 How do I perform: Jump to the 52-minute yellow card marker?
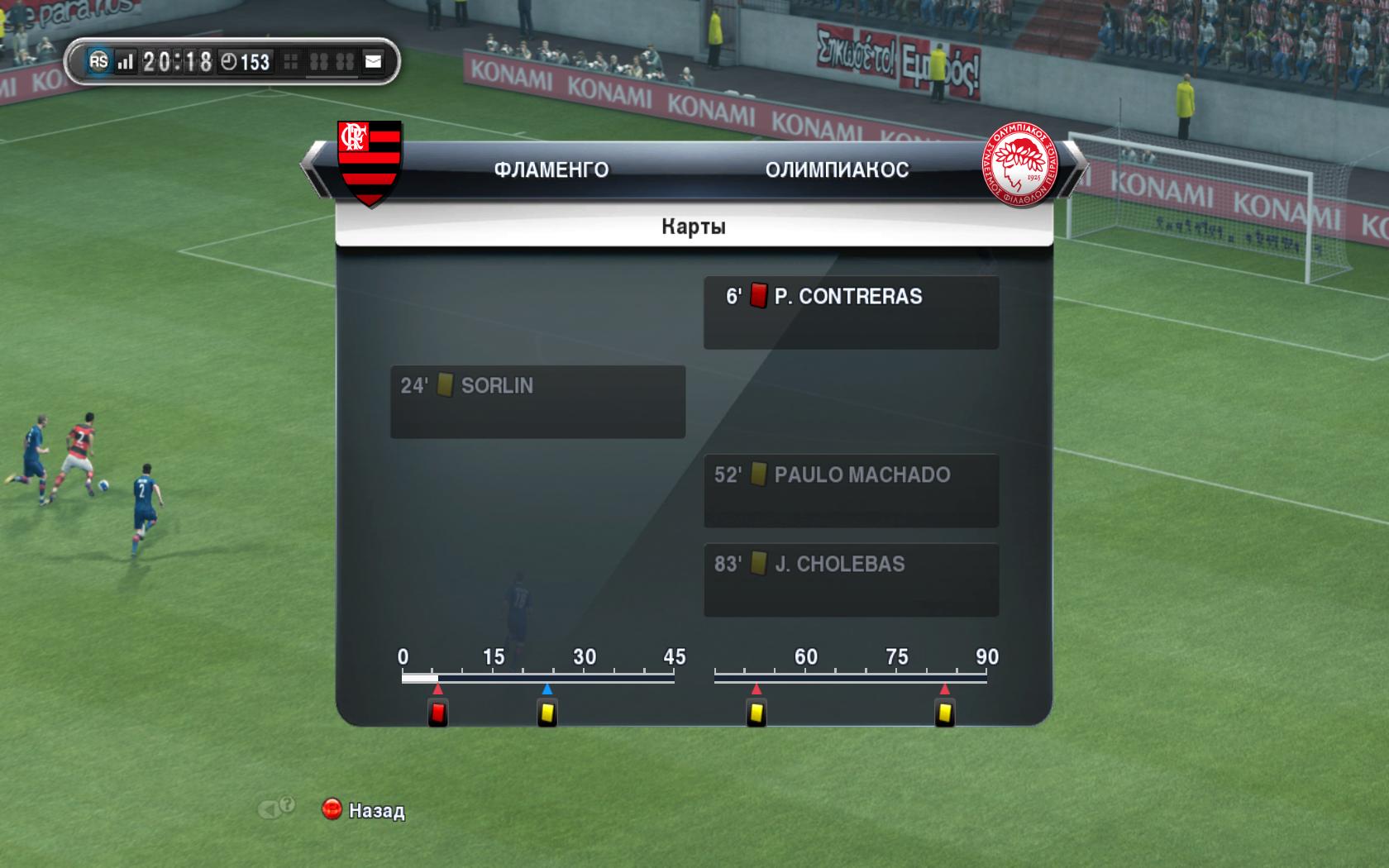(756, 713)
